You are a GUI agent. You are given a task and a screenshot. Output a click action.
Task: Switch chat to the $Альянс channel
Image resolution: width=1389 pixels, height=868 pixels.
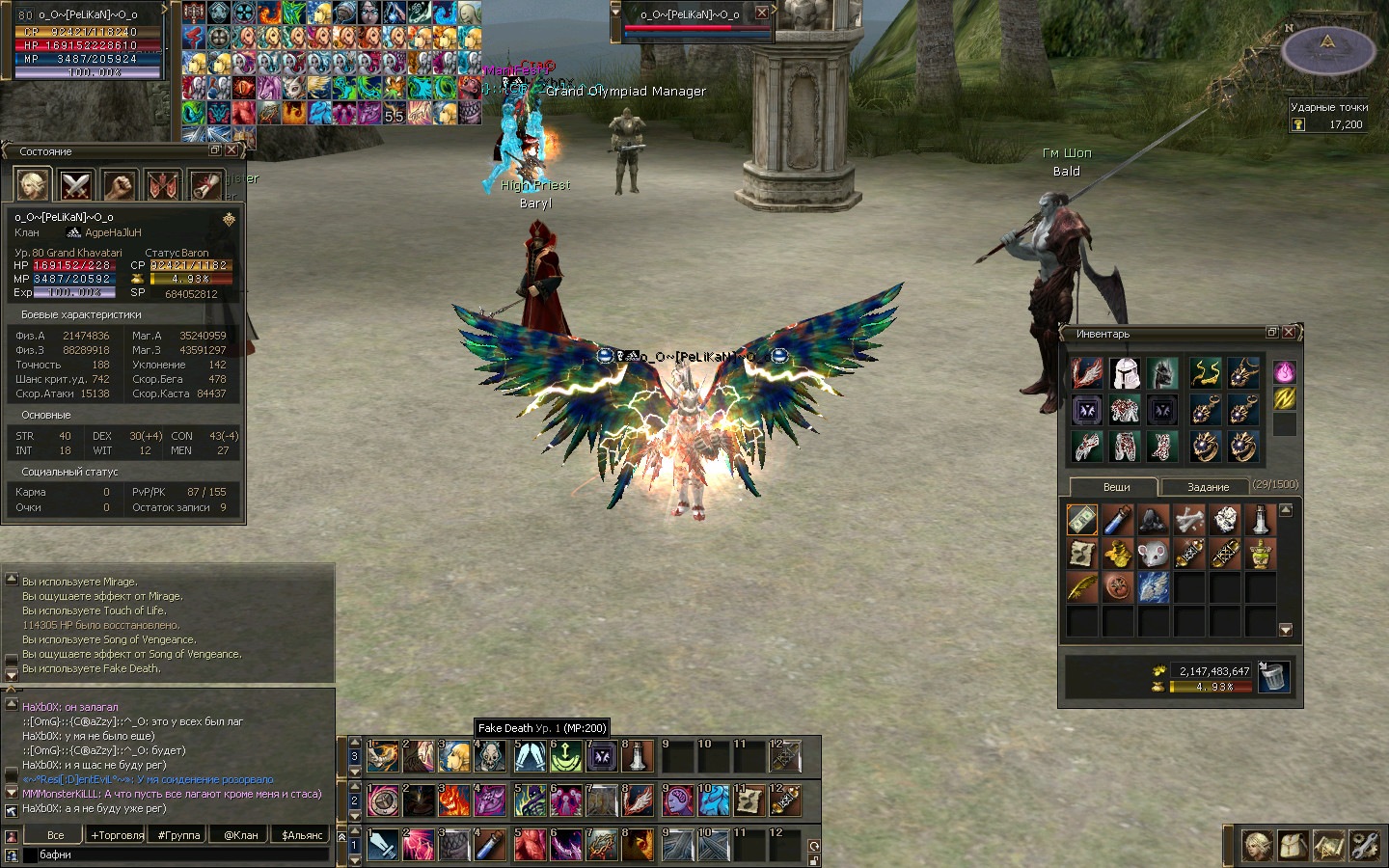pos(302,835)
